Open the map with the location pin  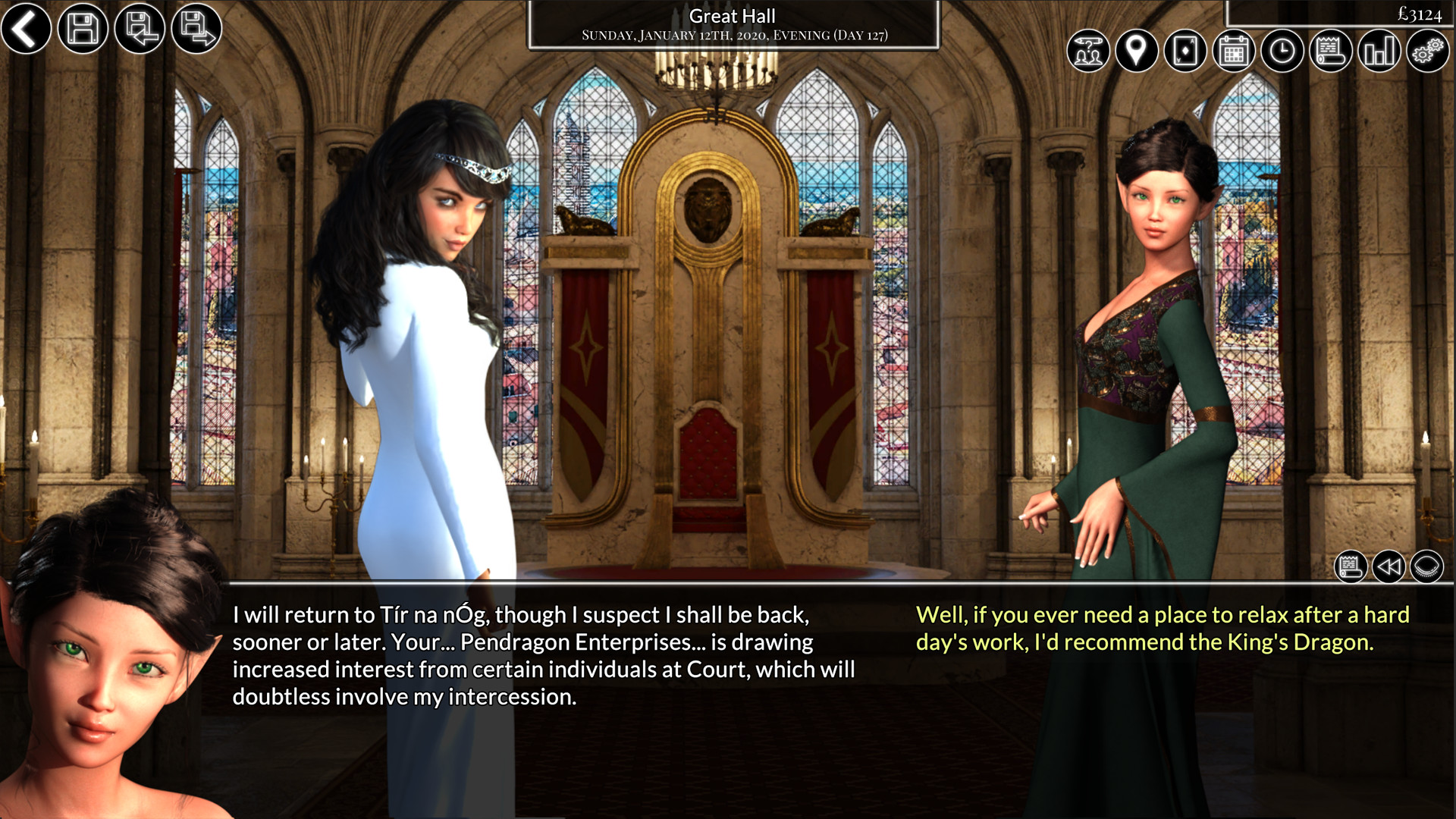(1137, 52)
